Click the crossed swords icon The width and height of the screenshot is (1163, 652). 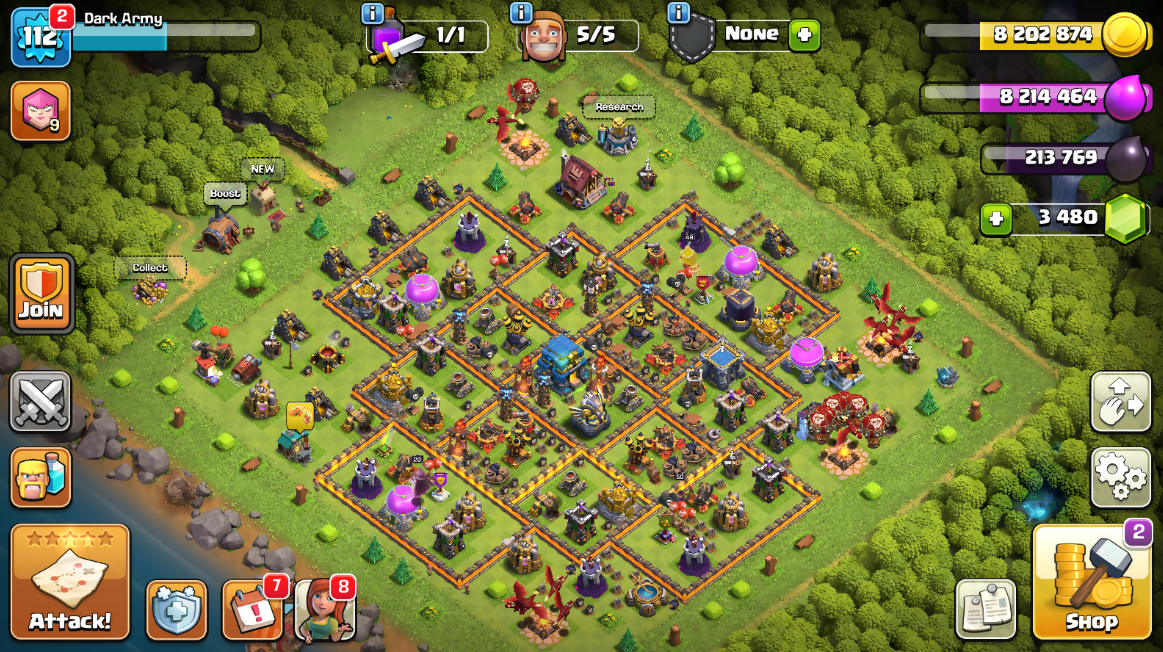[x=41, y=402]
